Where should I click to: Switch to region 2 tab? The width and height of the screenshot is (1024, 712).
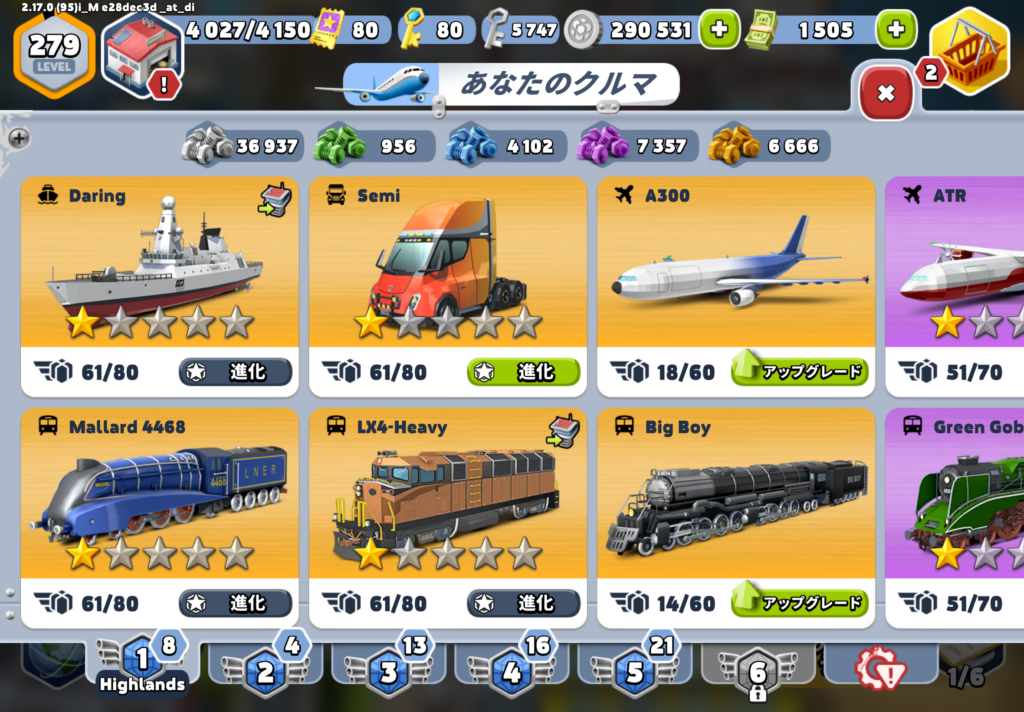[x=265, y=668]
